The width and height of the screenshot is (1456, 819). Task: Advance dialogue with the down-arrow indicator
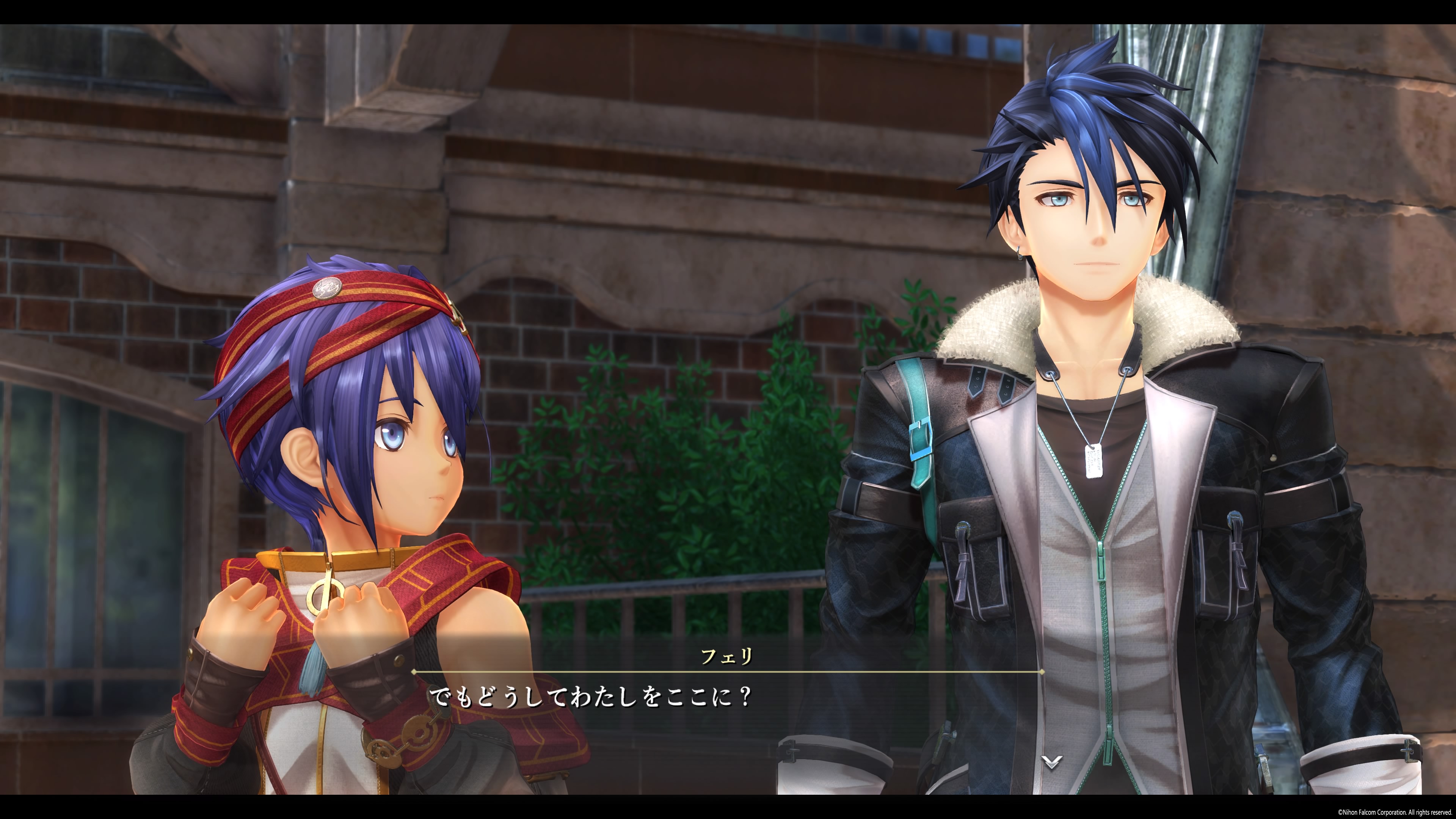click(x=1051, y=762)
